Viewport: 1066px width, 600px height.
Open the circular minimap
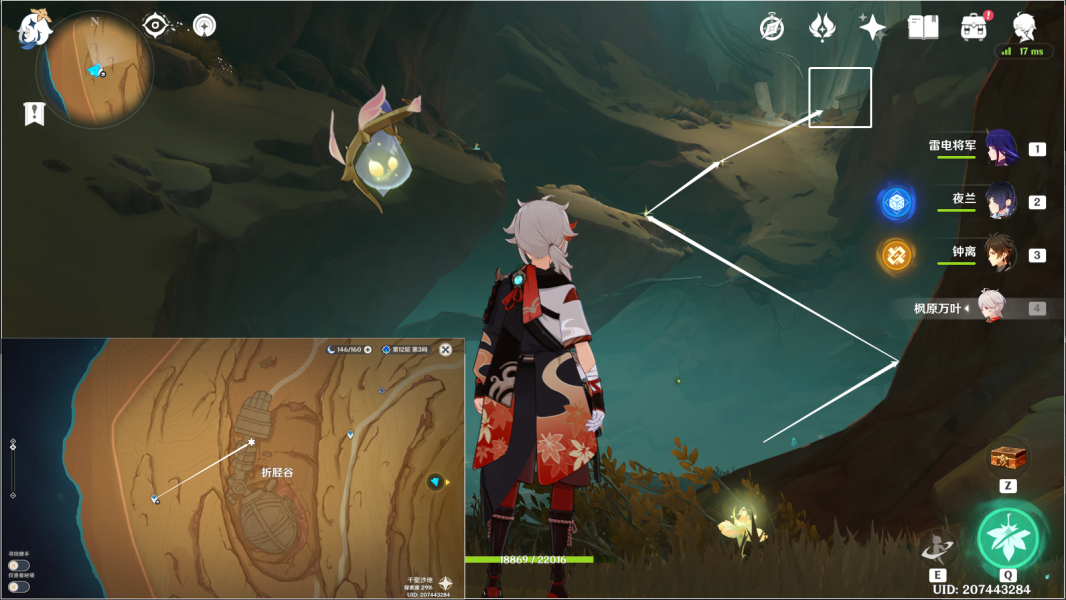coord(94,70)
